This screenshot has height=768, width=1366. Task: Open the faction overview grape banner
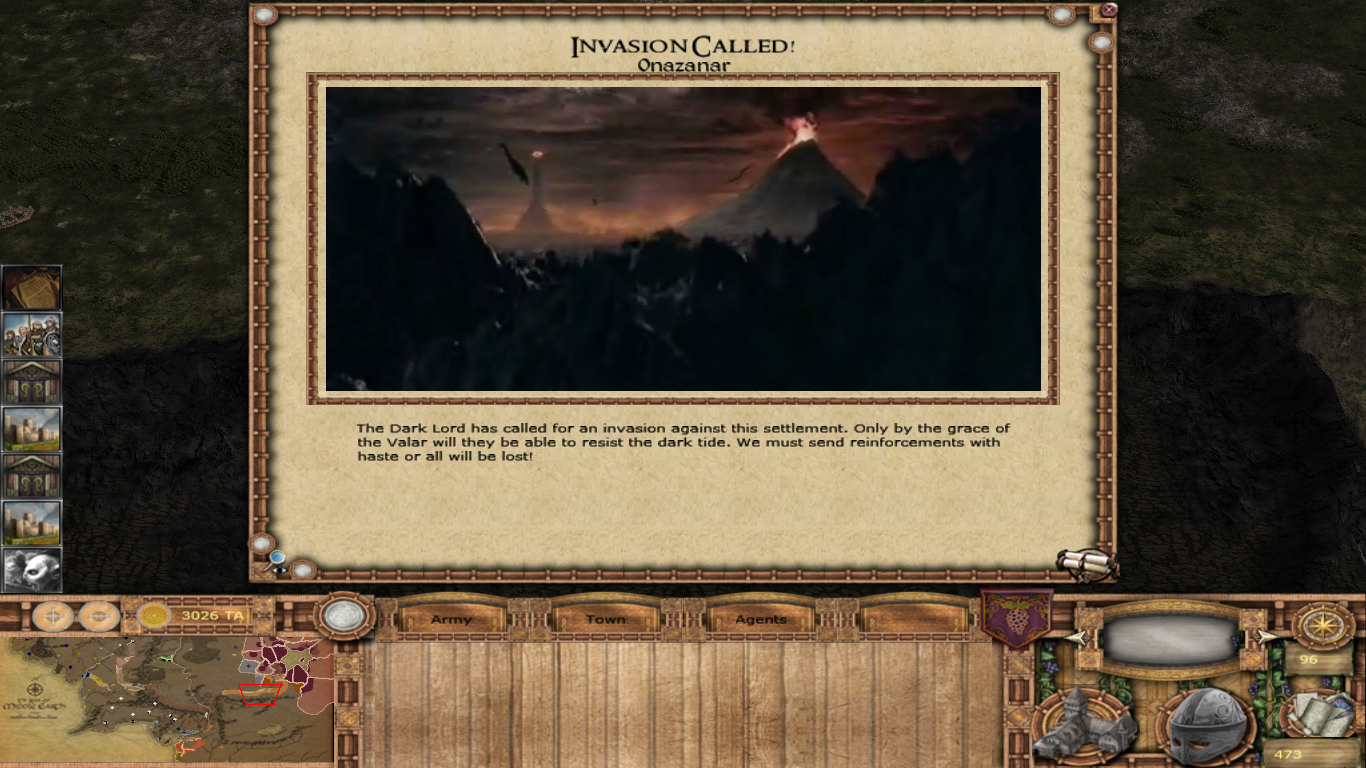(x=1017, y=618)
